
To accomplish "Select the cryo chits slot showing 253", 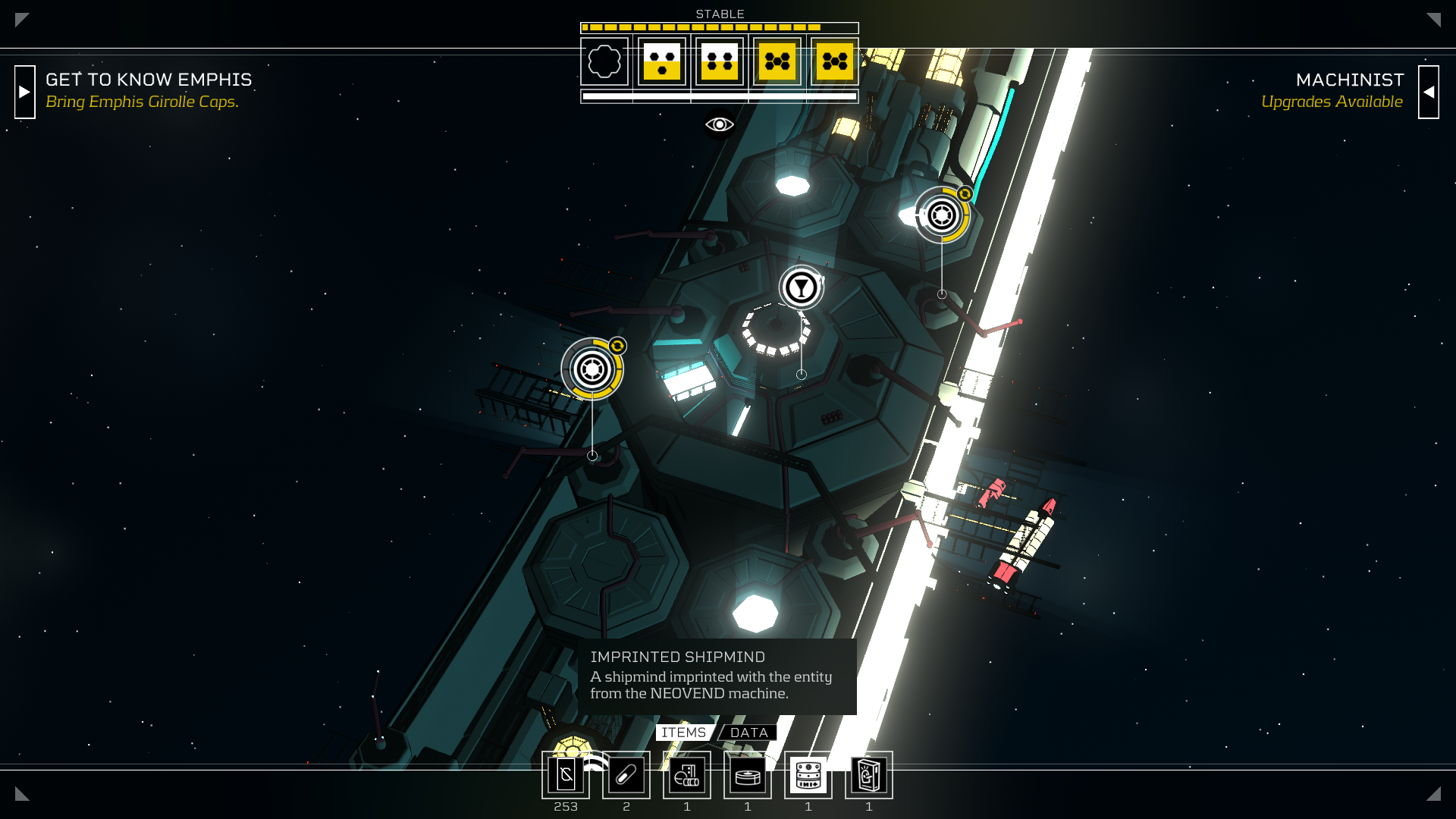I will coord(566,775).
